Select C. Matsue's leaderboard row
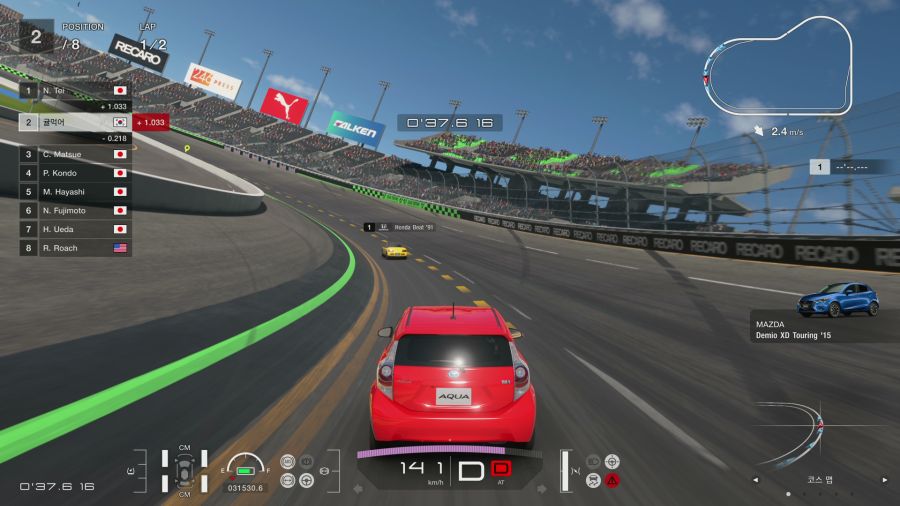Image resolution: width=900 pixels, height=506 pixels. click(75, 154)
